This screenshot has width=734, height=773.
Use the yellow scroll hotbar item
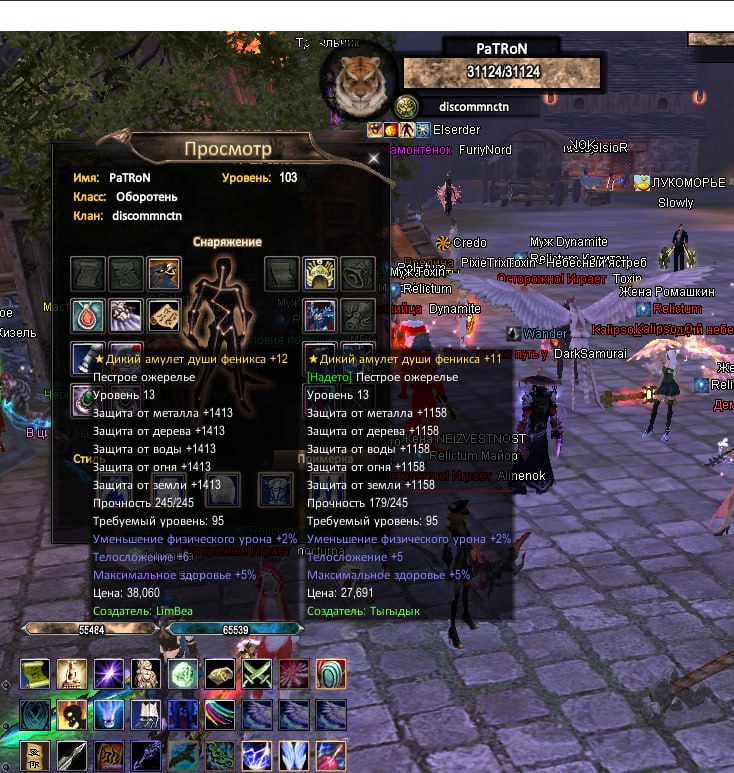tap(35, 673)
